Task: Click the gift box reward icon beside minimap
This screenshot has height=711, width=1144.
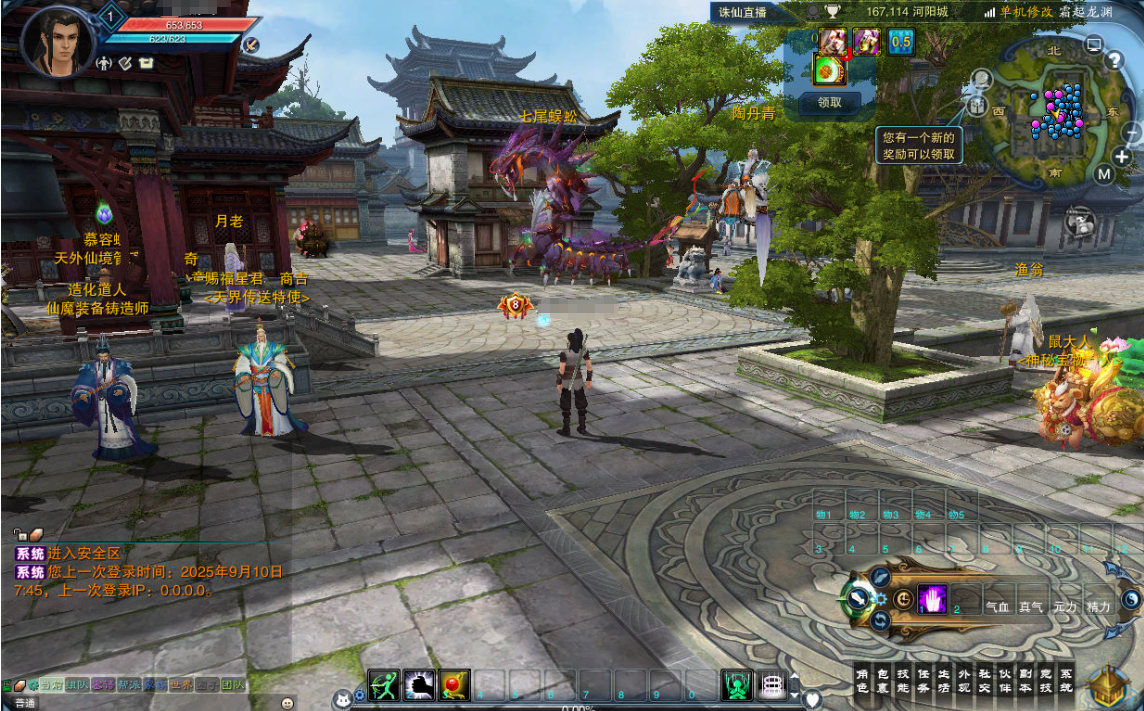Action: 977,104
